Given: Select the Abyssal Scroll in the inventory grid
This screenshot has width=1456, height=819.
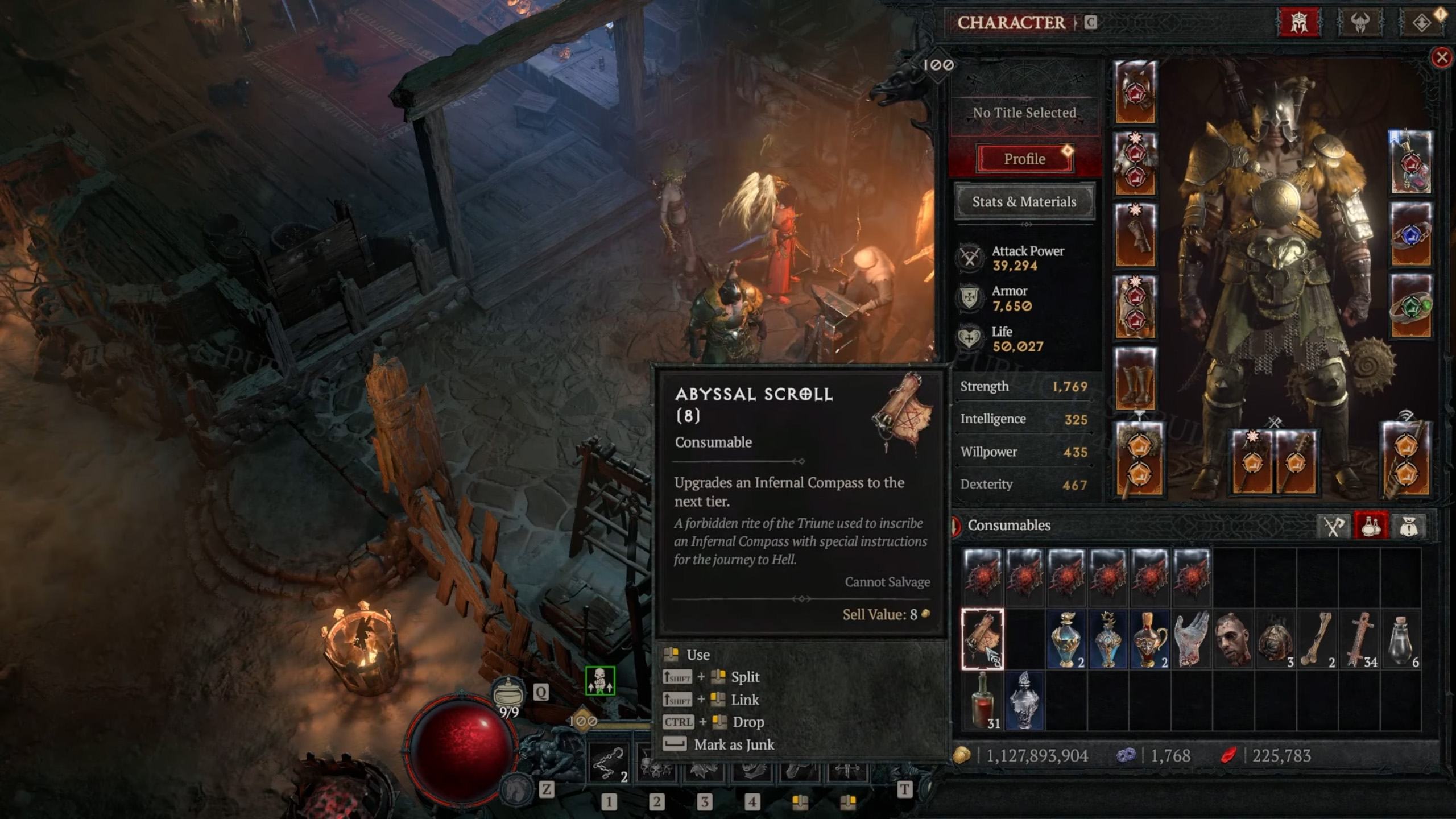Looking at the screenshot, I should [984, 640].
